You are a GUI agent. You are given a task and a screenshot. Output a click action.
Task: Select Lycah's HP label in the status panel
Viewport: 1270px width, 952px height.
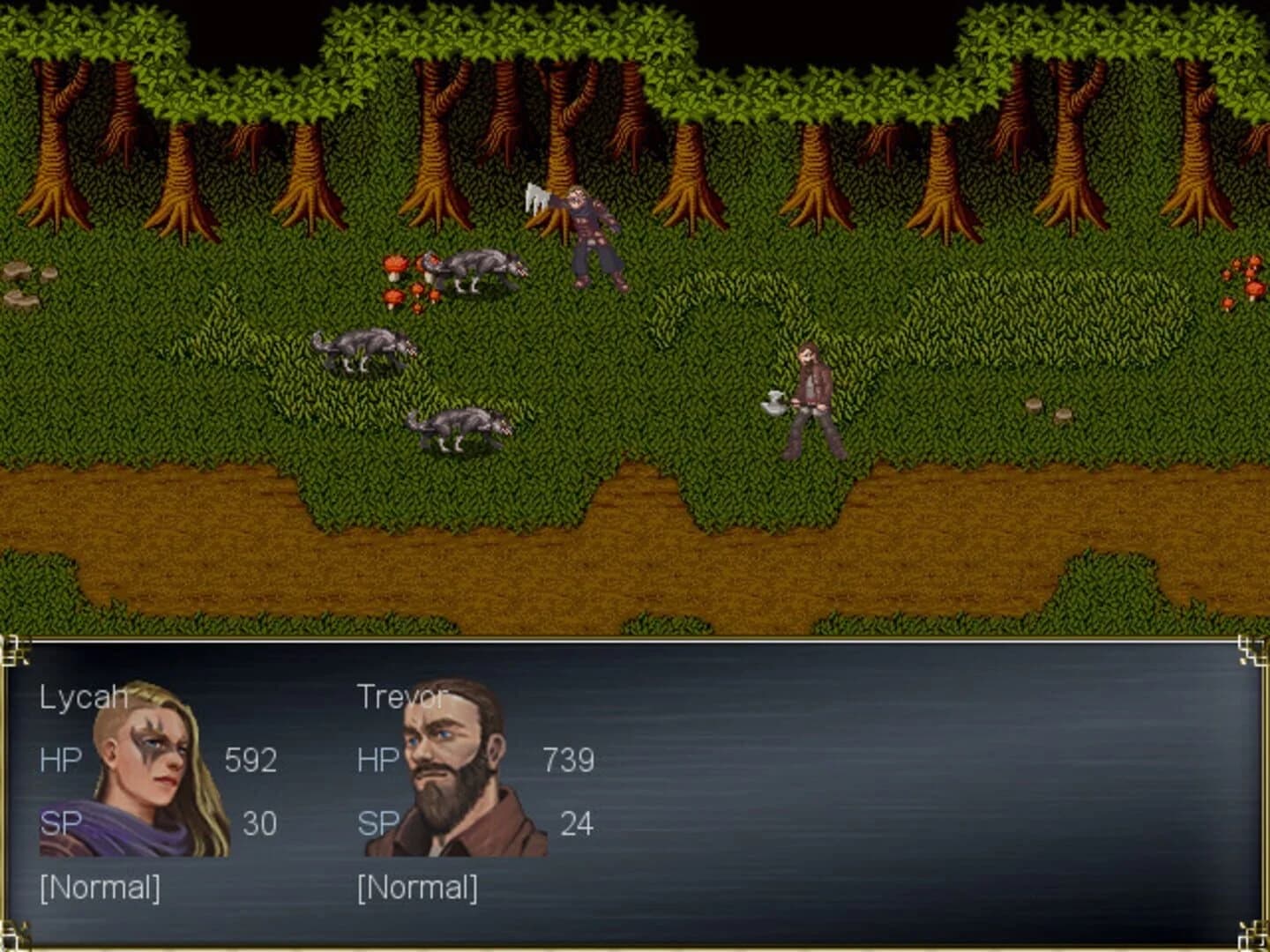tap(58, 759)
